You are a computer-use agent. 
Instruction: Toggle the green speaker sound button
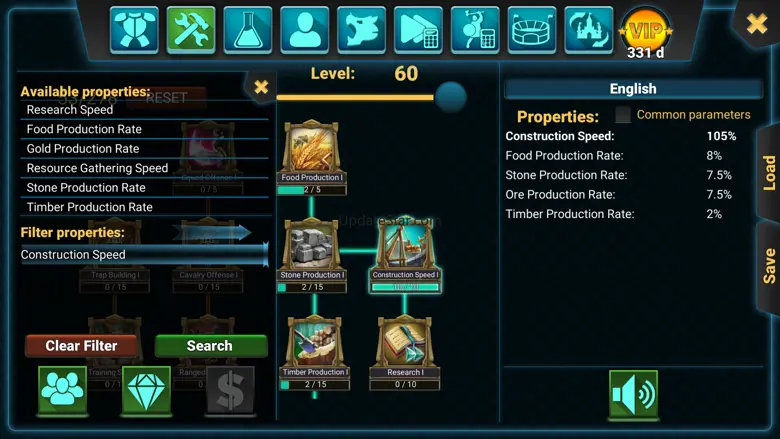pos(633,394)
